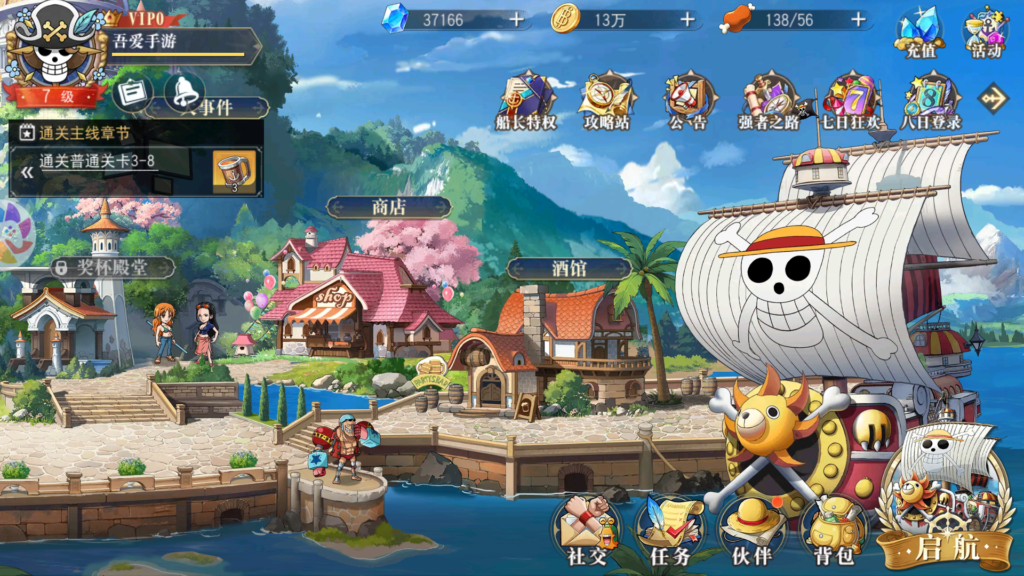Open the 社交 social menu

pos(586,528)
